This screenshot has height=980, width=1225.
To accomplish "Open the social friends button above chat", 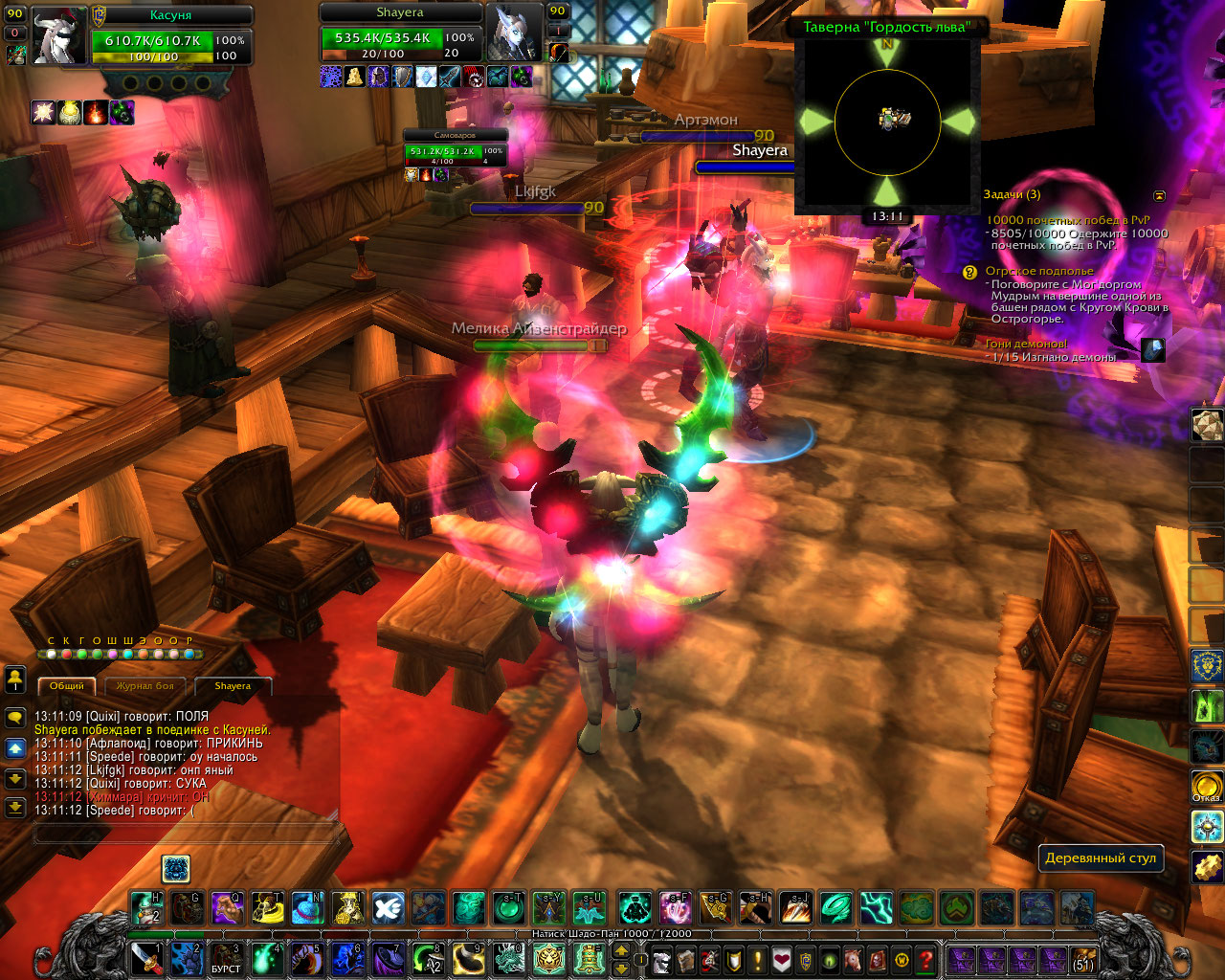I will (x=15, y=679).
